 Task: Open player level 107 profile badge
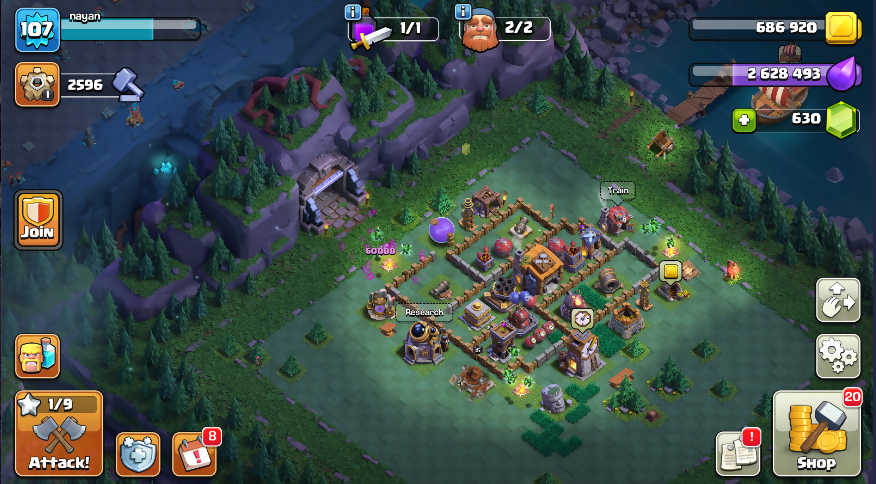point(35,29)
